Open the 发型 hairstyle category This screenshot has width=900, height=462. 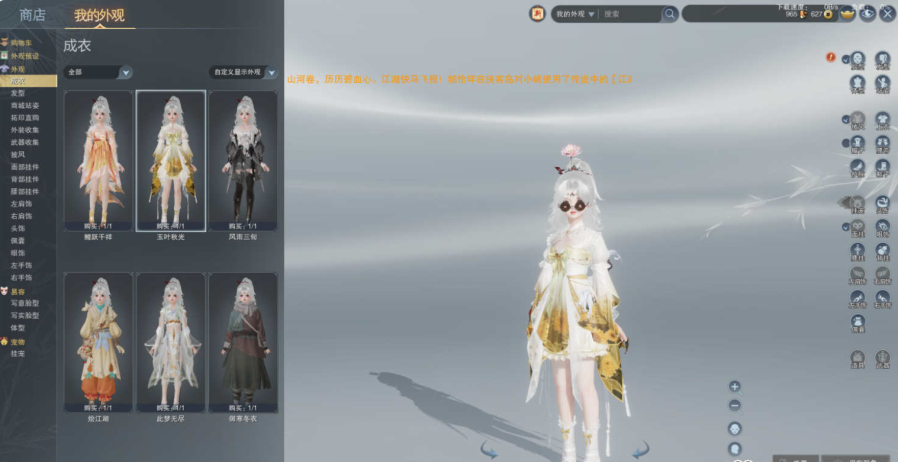[18, 92]
